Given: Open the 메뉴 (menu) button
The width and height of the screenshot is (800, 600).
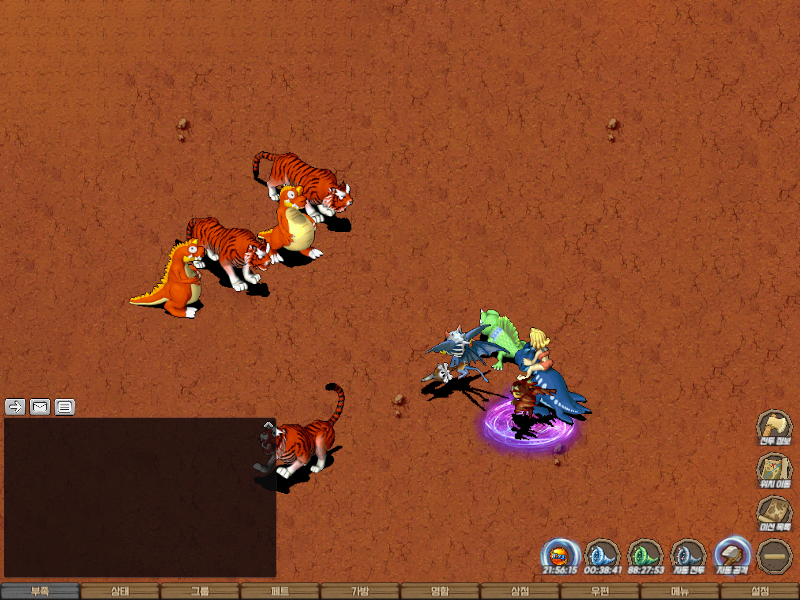Looking at the screenshot, I should 680,591.
